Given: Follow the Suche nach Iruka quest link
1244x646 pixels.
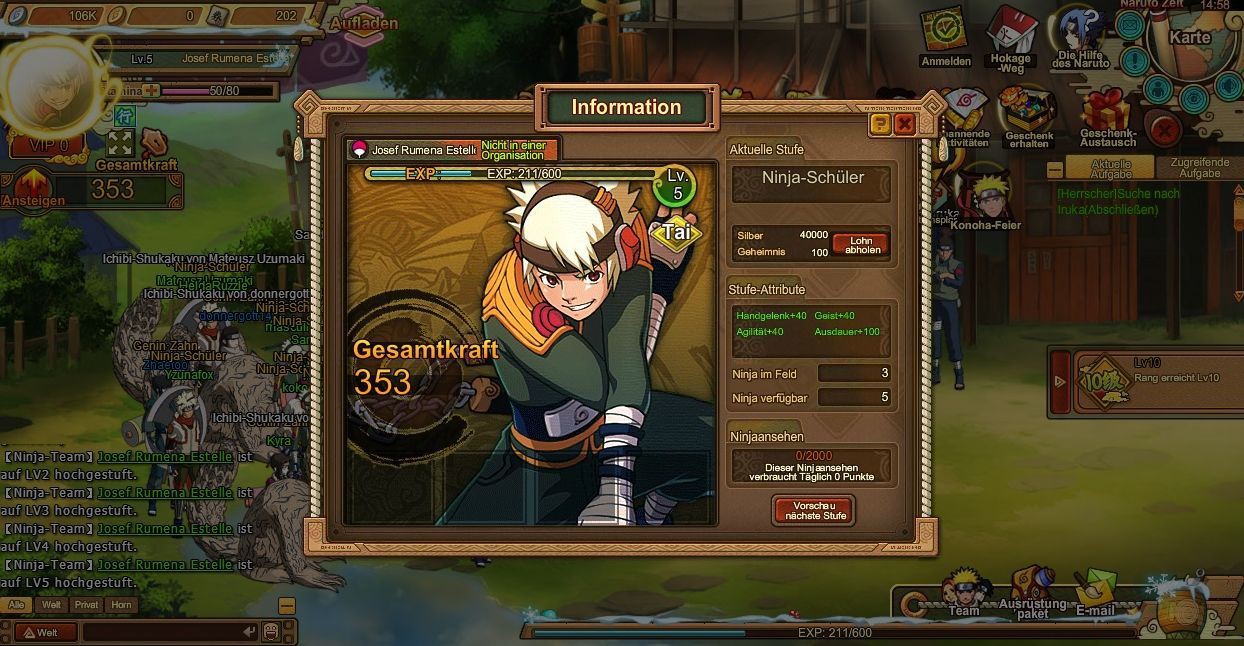Looking at the screenshot, I should tap(1118, 202).
